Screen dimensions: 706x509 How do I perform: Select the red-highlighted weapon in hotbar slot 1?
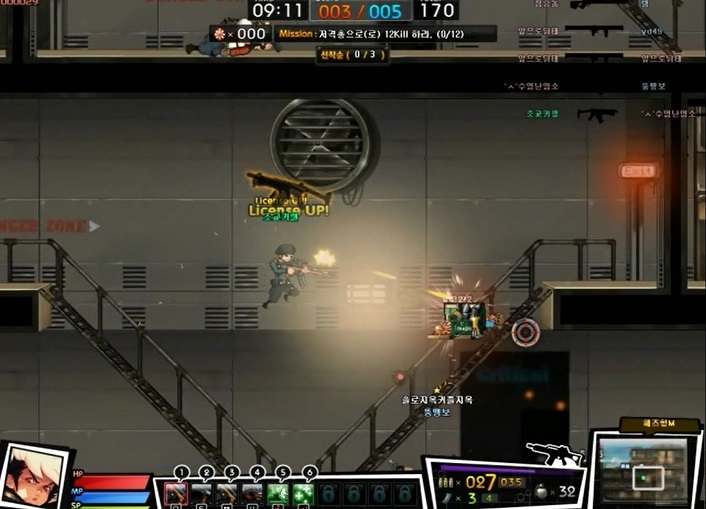coord(176,493)
